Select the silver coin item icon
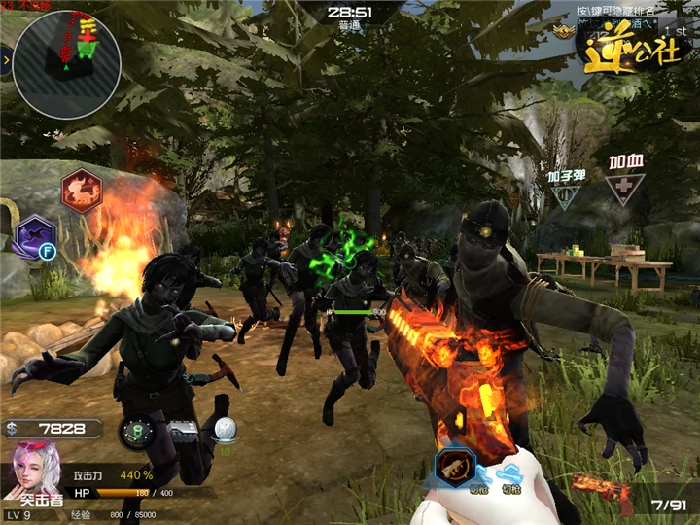 (x=226, y=428)
